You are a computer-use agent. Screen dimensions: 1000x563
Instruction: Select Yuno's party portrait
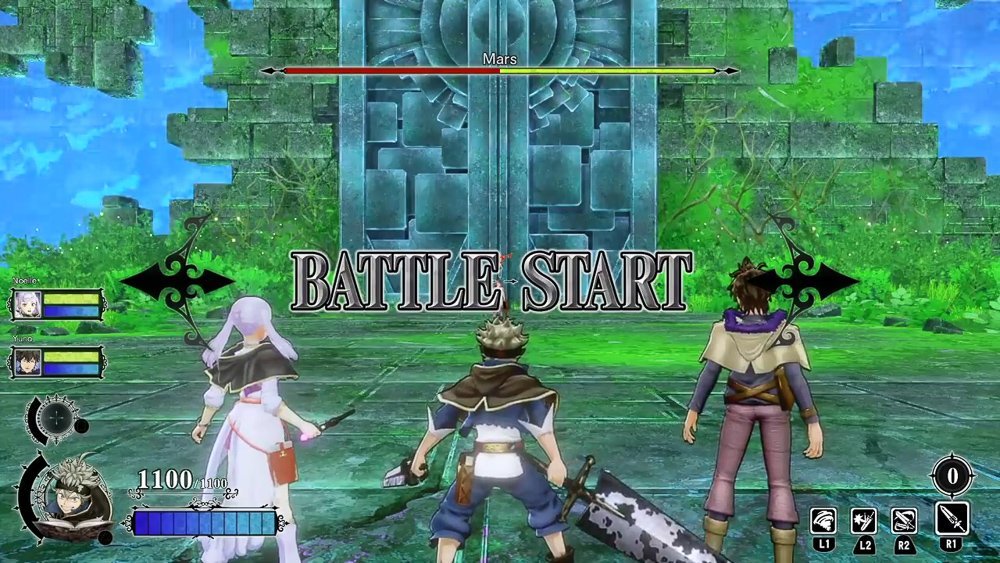coord(26,361)
